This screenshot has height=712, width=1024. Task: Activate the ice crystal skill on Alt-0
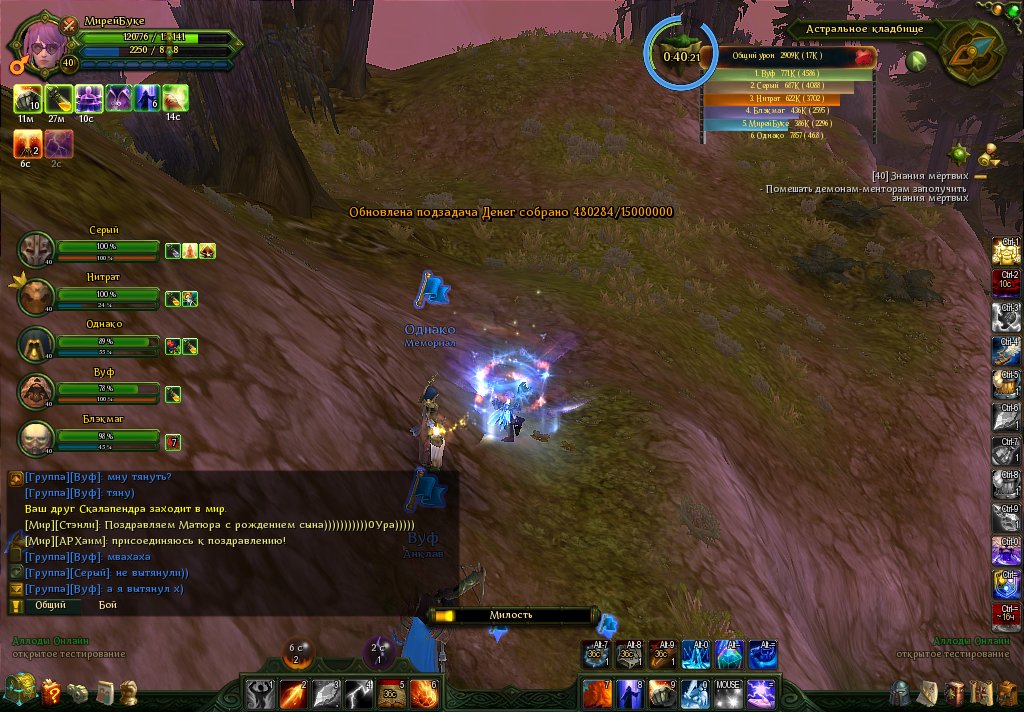coord(696,654)
